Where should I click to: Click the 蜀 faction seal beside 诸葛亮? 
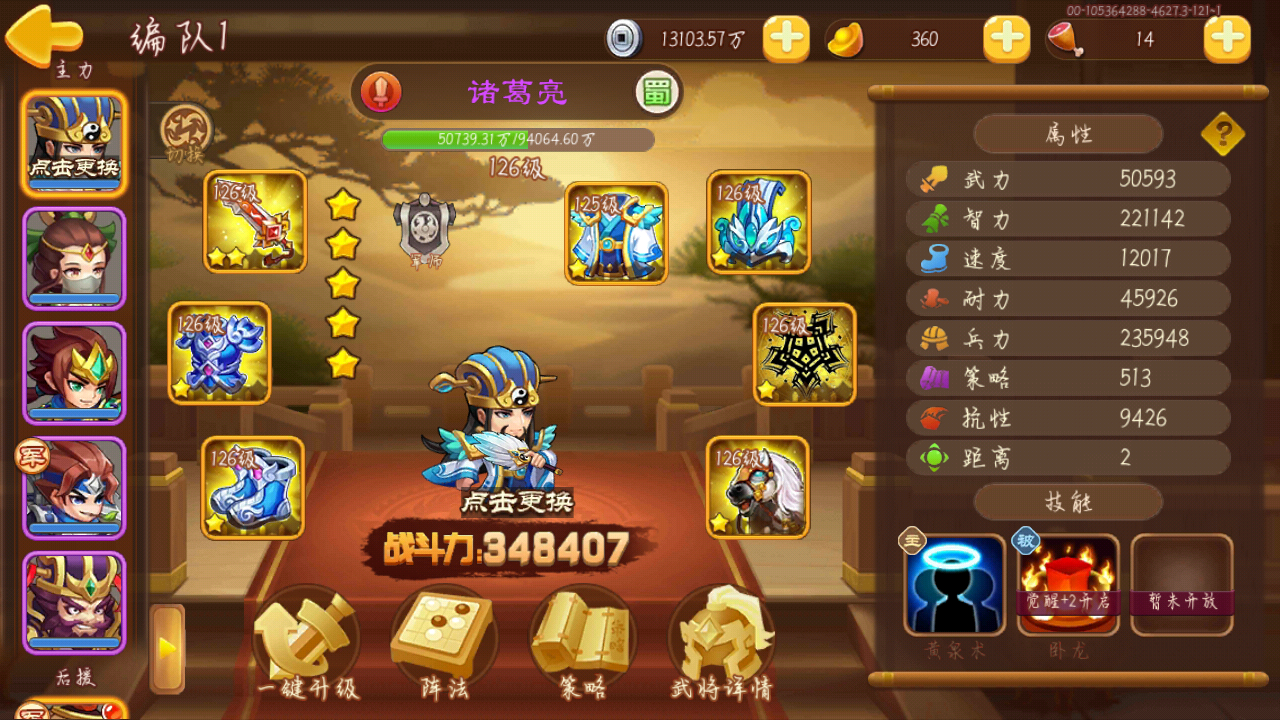[657, 91]
